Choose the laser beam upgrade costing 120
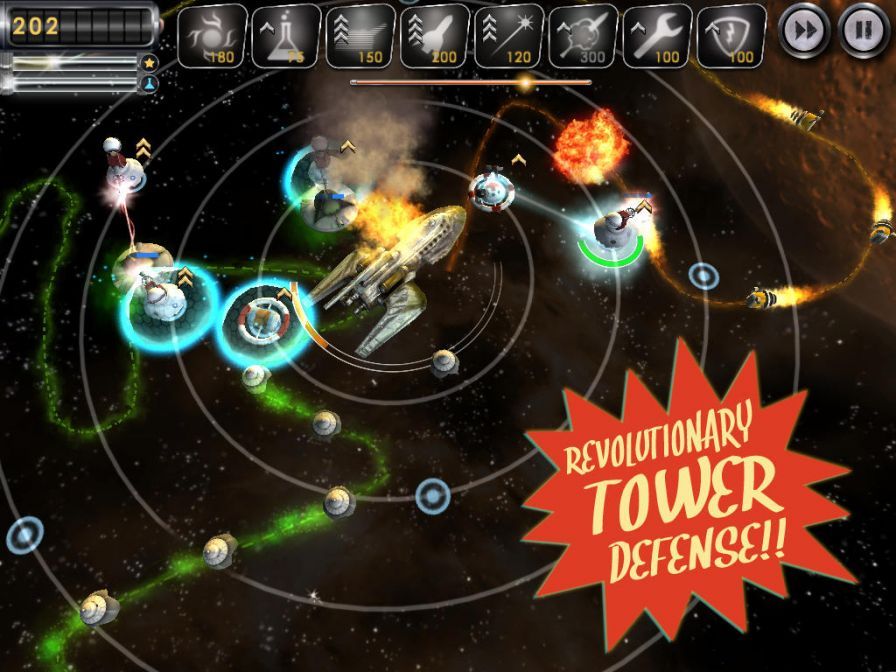 pos(509,36)
